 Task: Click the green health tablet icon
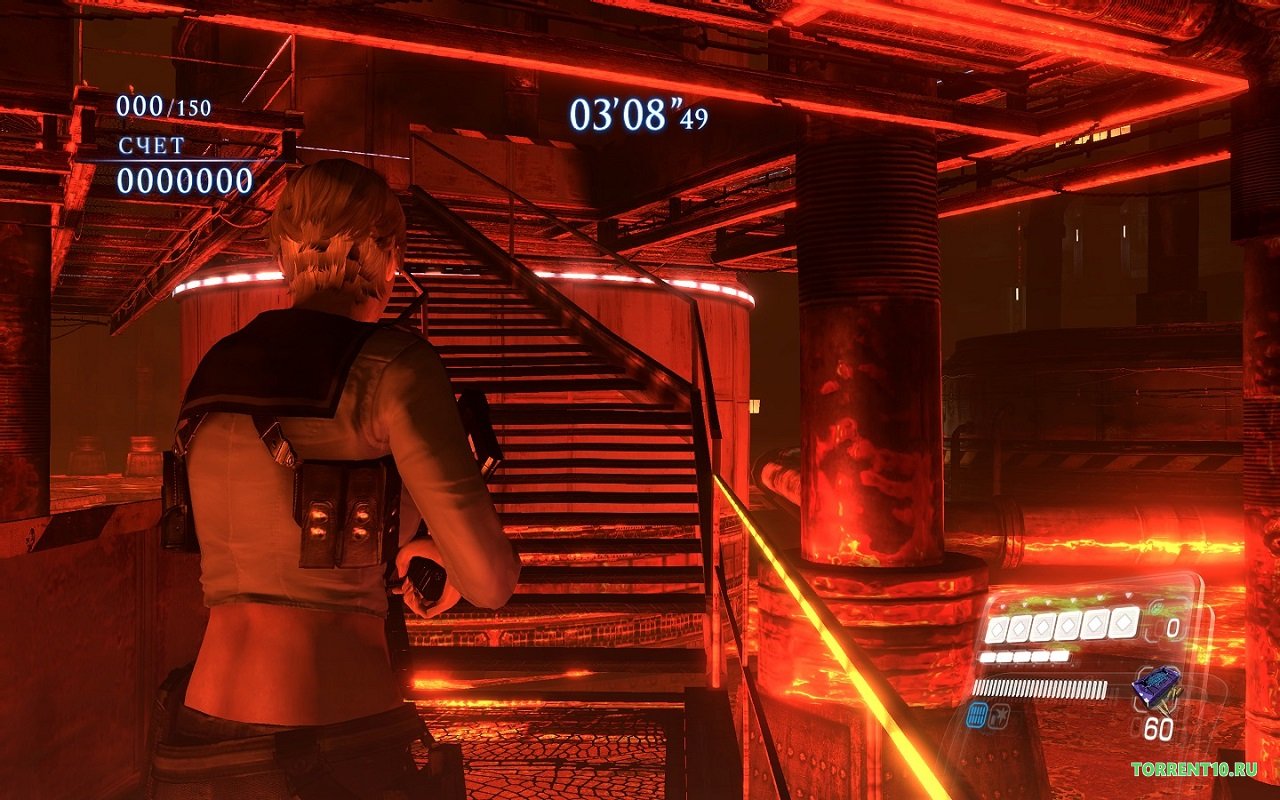pyautogui.click(x=1157, y=608)
